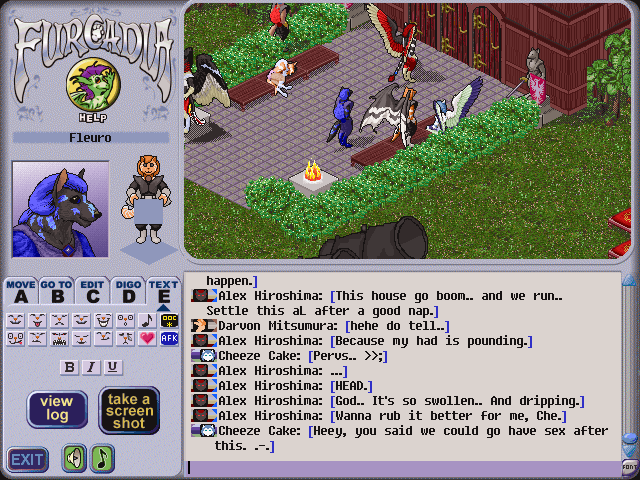Viewport: 640px width, 480px height.
Task: Toggle the AFK status icon
Action: pyautogui.click(x=169, y=339)
